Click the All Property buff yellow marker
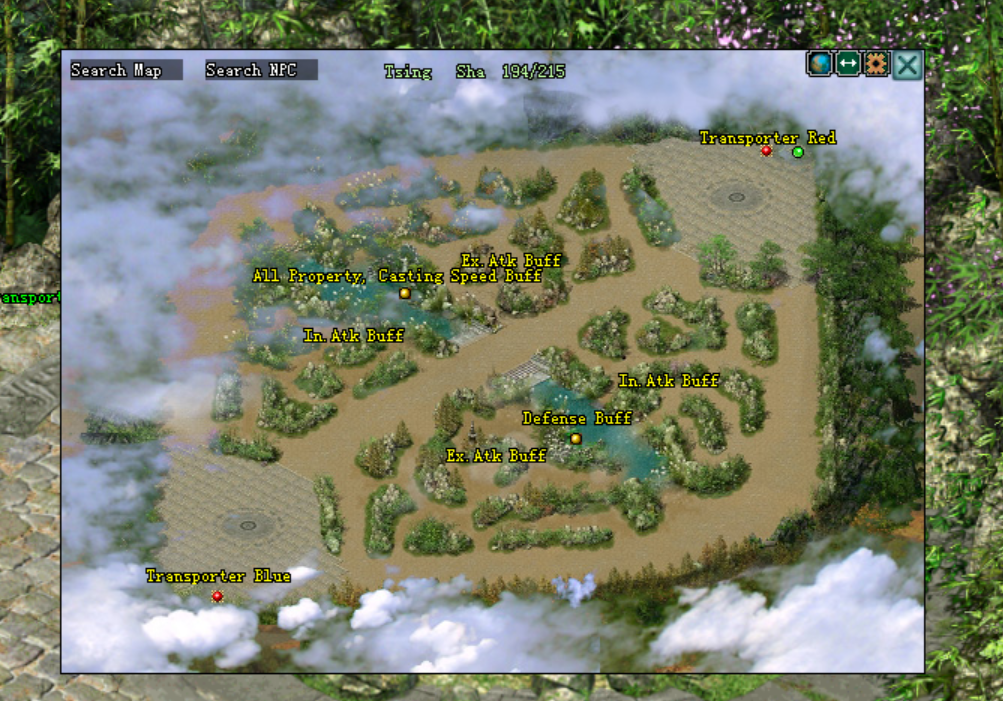This screenshot has height=701, width=1003. point(405,293)
